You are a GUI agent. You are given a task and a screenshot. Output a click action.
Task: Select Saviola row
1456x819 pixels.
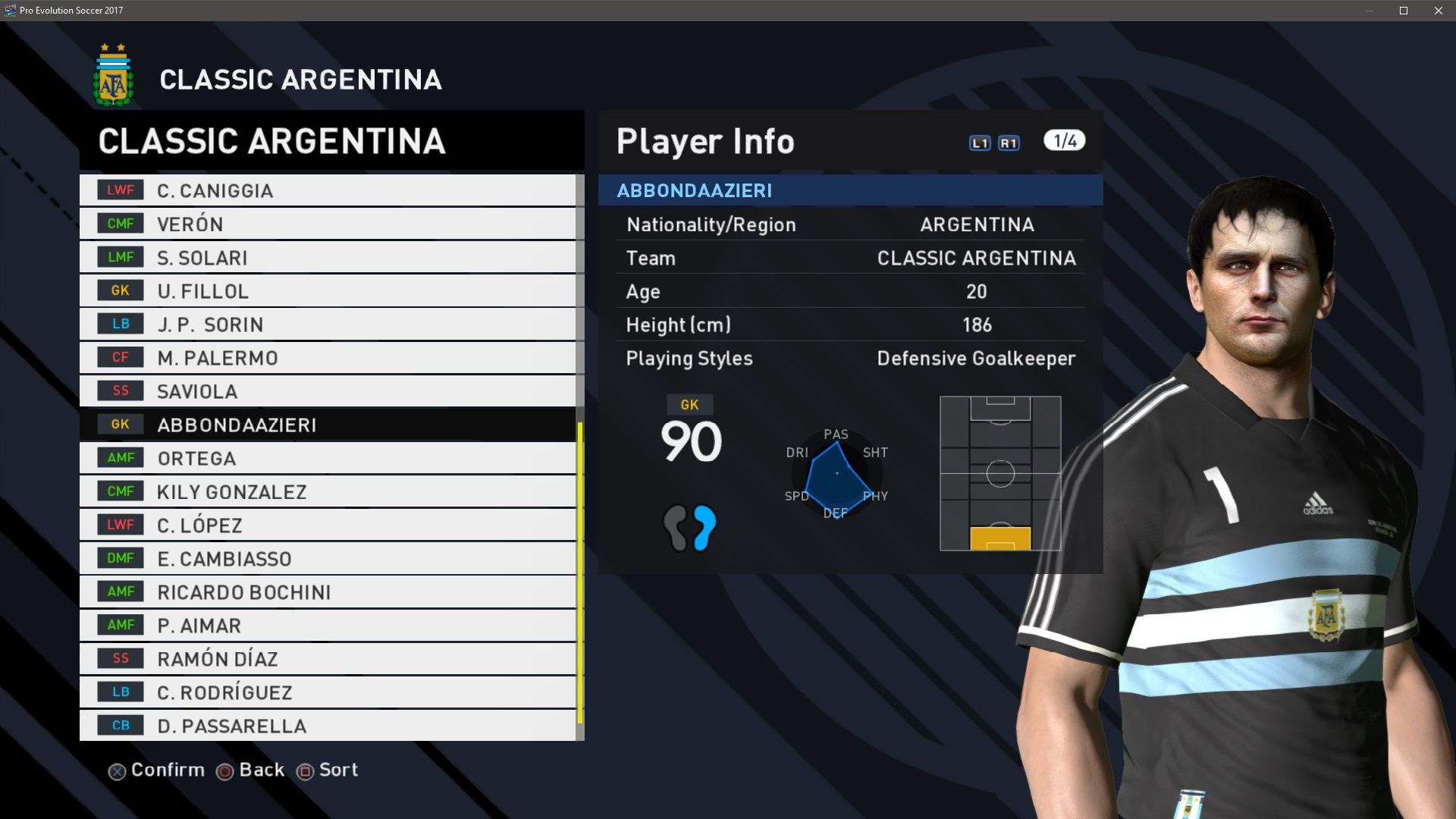328,391
